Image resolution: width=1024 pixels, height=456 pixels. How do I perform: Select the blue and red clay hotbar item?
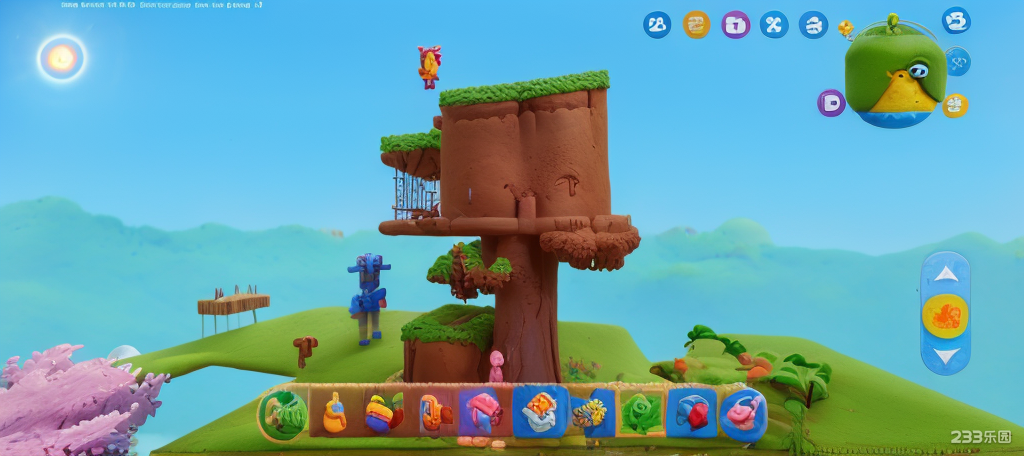[692, 413]
